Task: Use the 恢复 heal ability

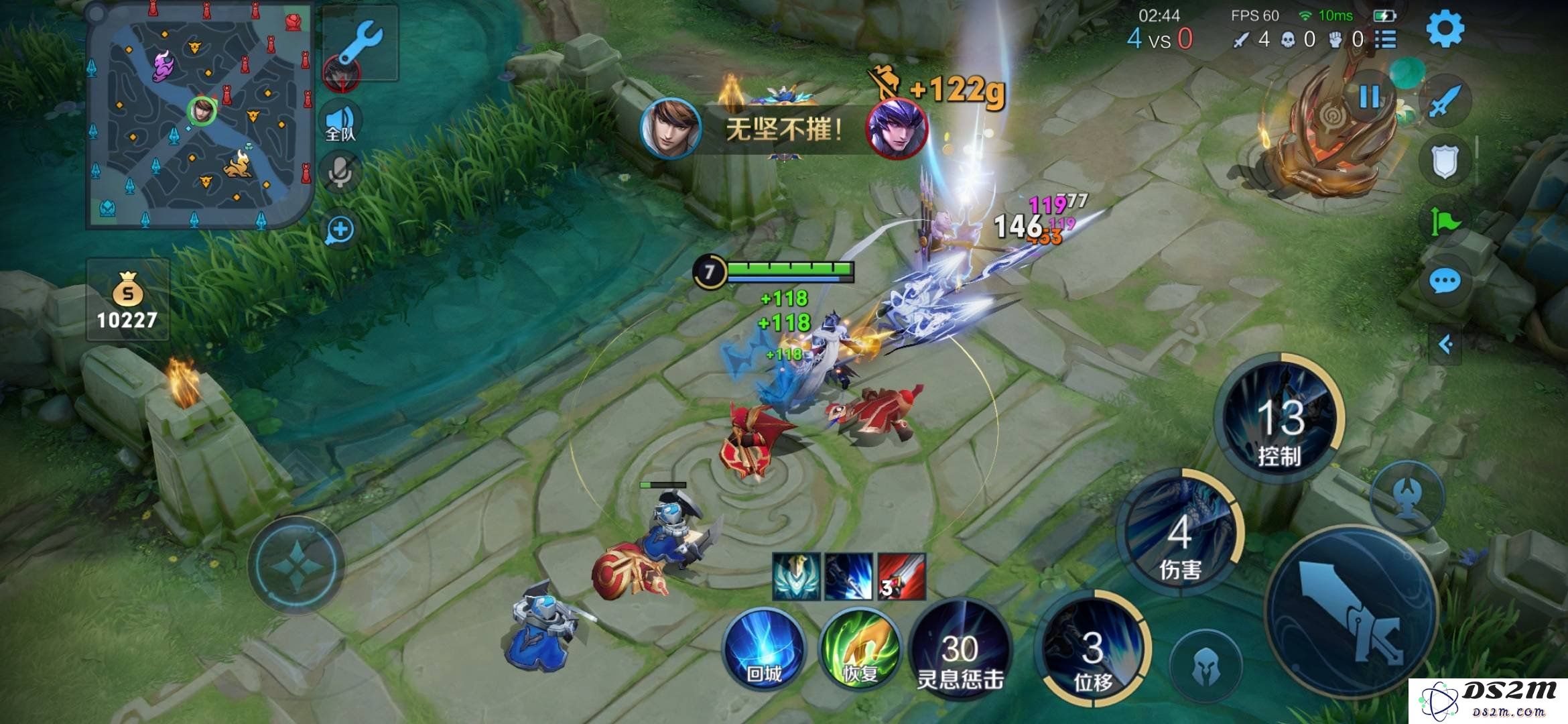Action: (860, 648)
